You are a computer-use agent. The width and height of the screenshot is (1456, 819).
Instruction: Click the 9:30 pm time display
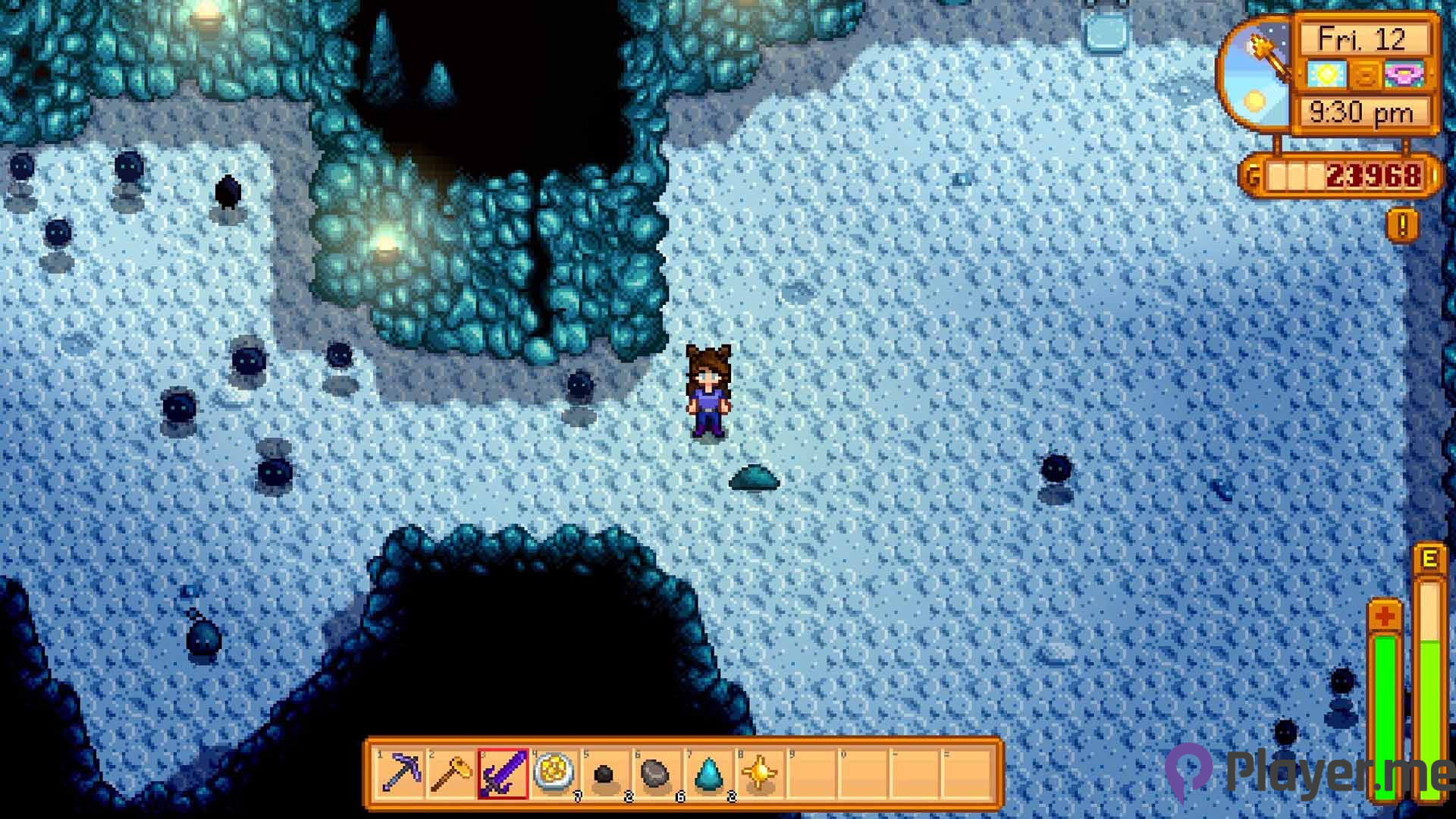[x=1361, y=112]
